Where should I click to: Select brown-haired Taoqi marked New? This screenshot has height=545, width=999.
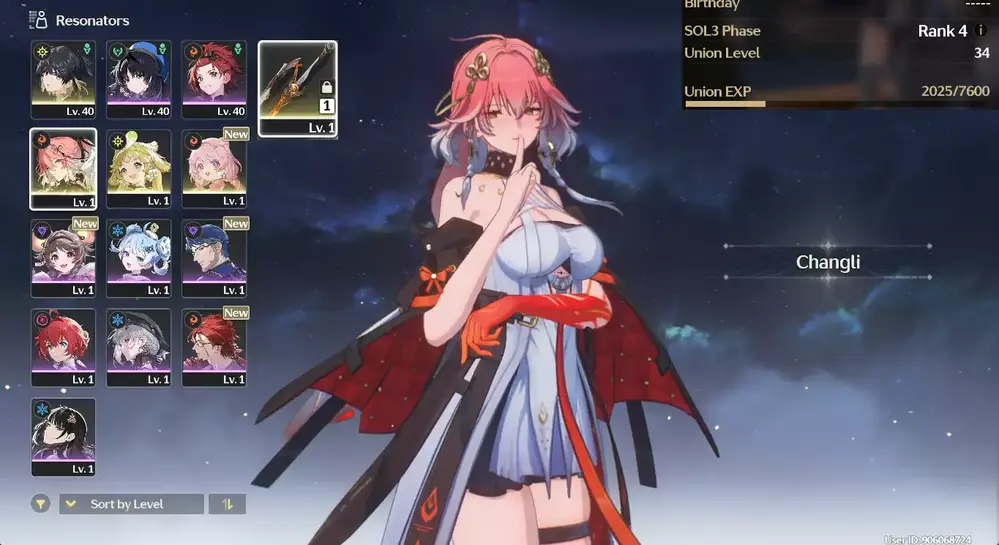[63, 257]
